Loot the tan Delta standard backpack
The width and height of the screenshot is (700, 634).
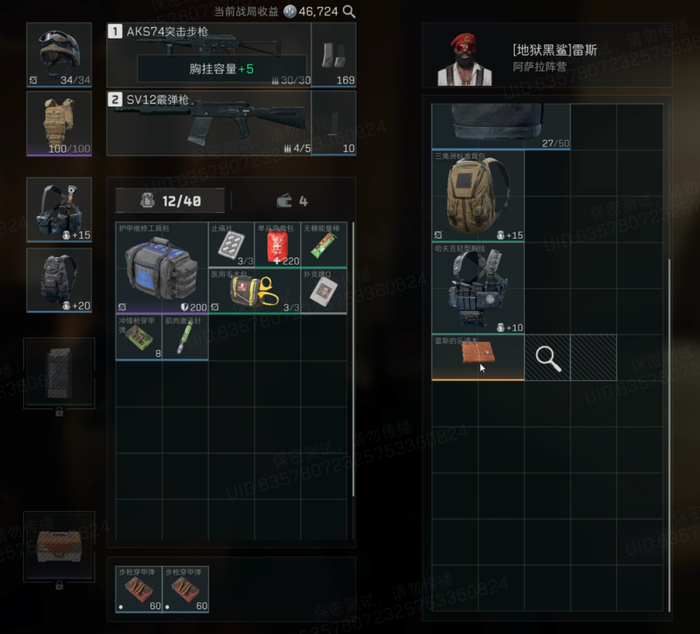click(478, 196)
